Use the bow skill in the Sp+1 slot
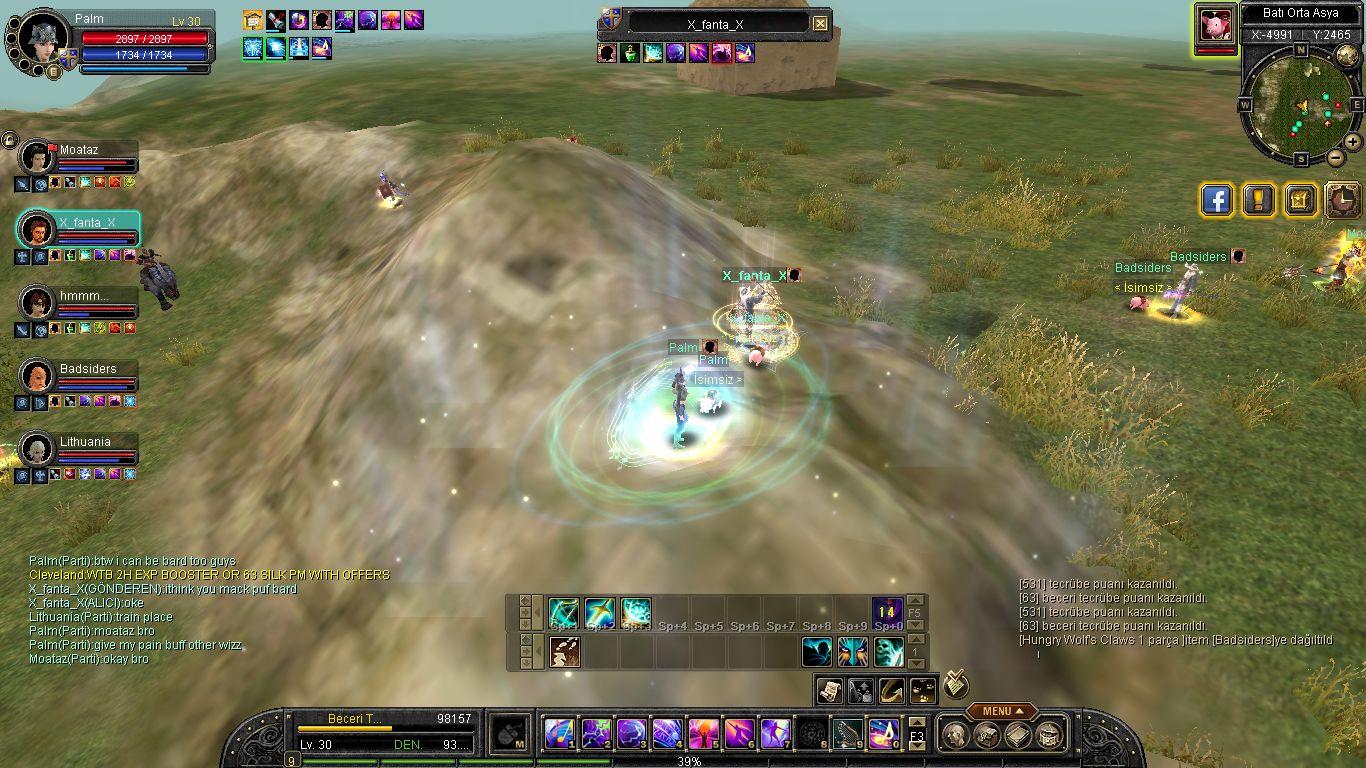Screen dimensions: 1366x768 click(x=563, y=611)
